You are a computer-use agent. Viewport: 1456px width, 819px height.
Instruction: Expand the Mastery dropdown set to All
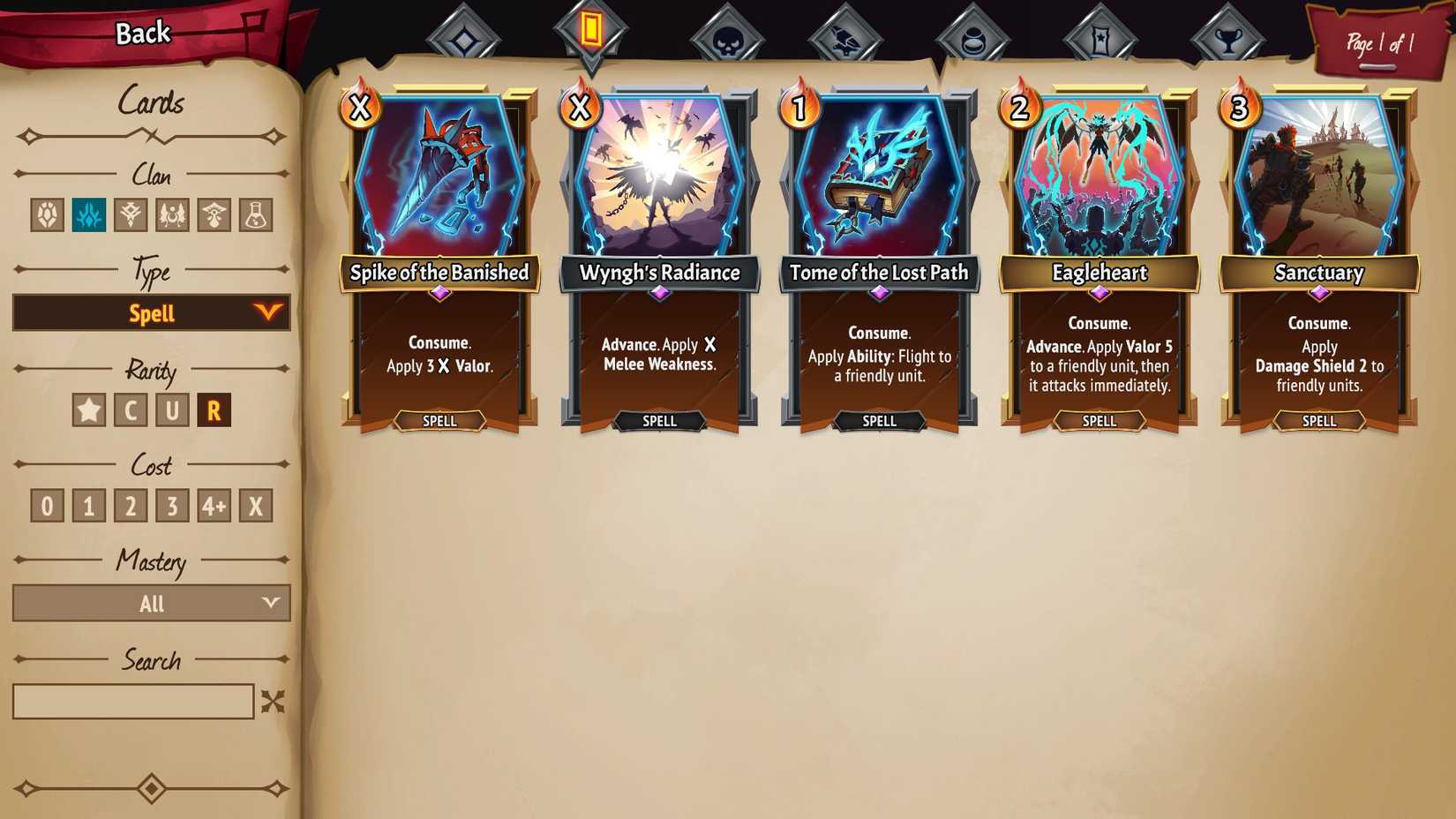tap(151, 604)
